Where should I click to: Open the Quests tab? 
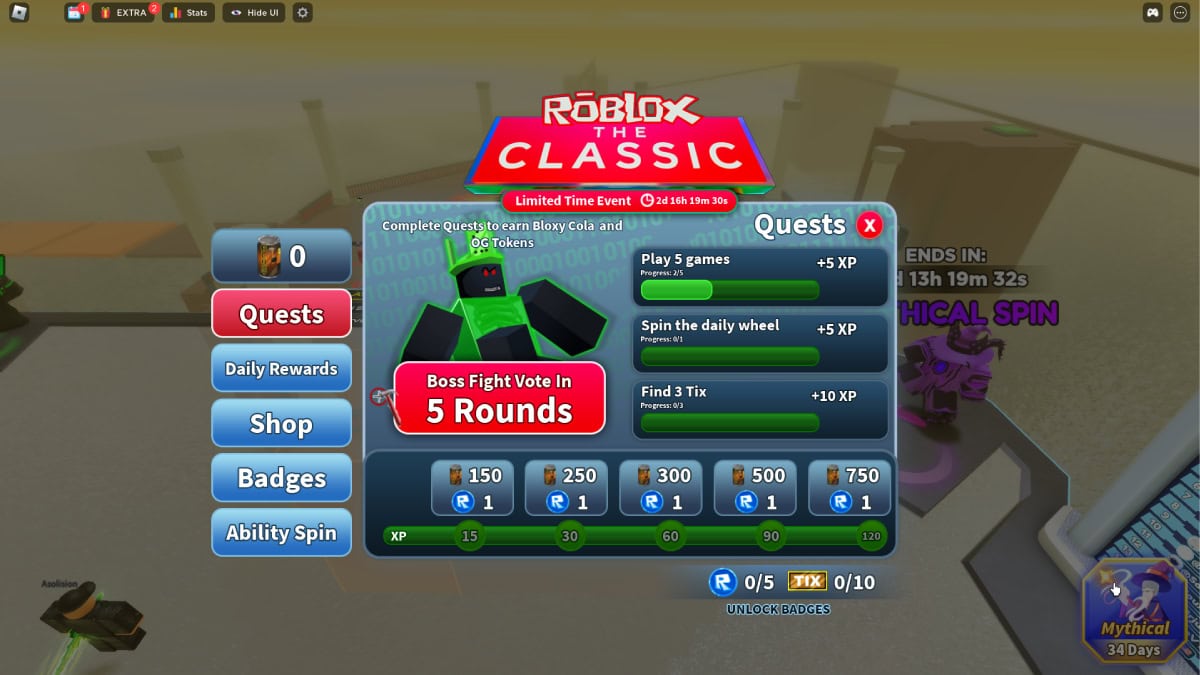pos(281,314)
